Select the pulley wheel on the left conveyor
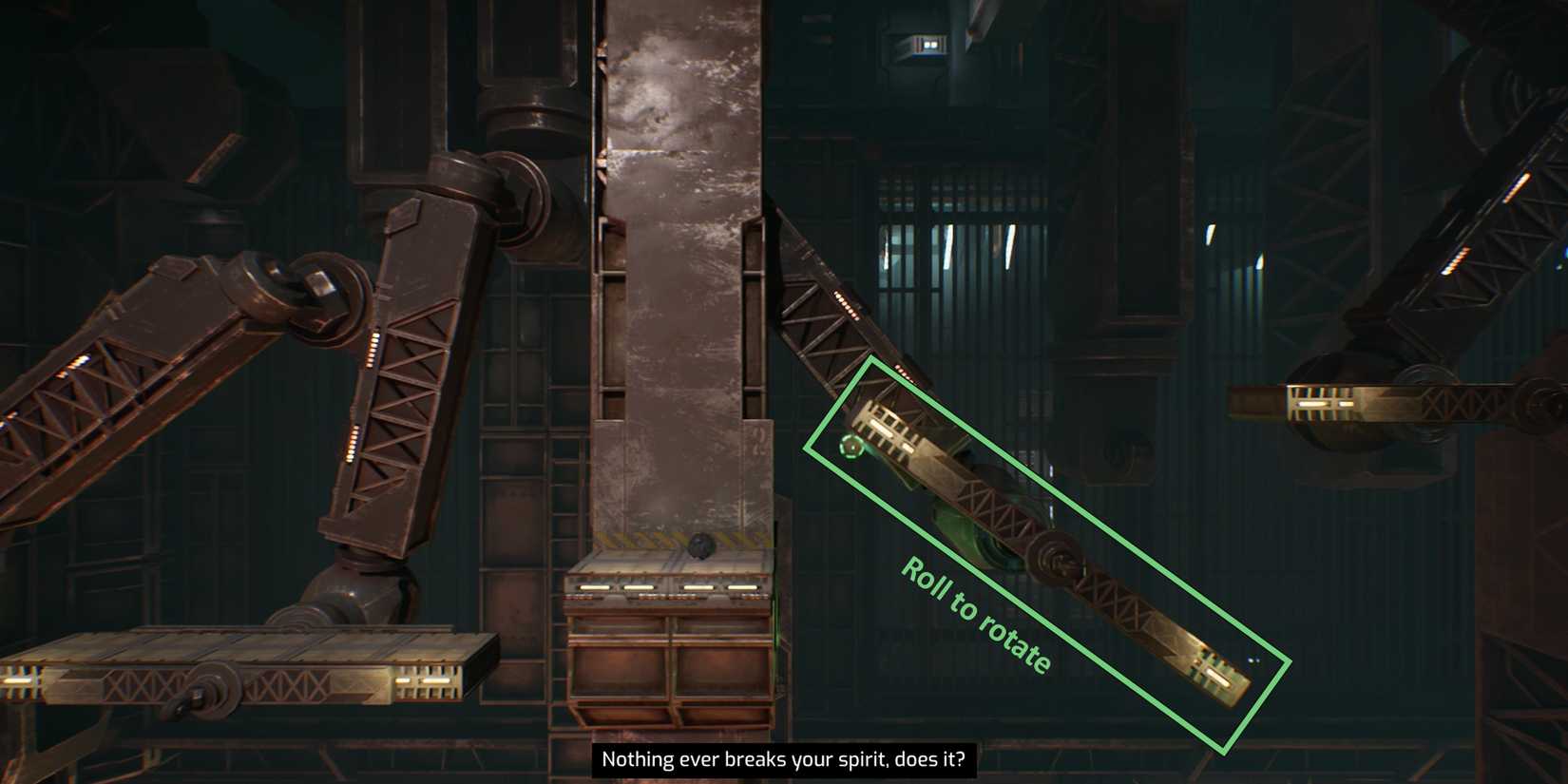1568x784 pixels. coord(211,691)
